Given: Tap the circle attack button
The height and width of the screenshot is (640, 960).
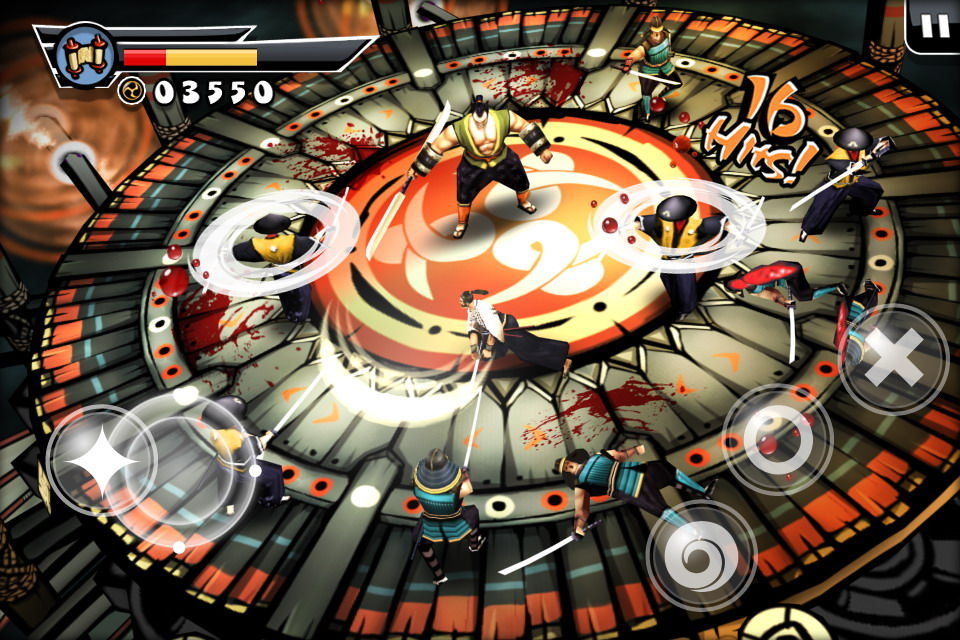Looking at the screenshot, I should point(777,439).
